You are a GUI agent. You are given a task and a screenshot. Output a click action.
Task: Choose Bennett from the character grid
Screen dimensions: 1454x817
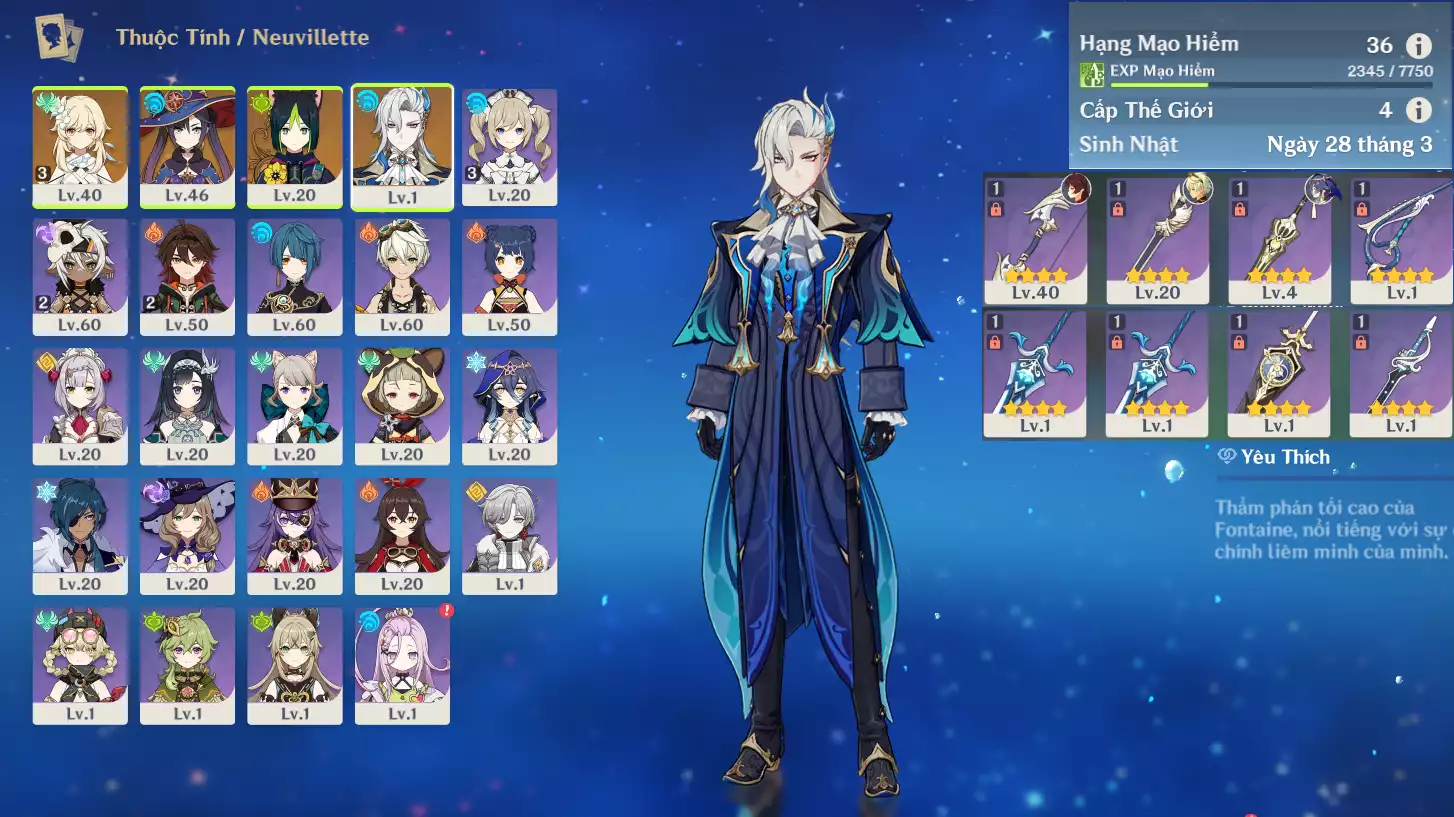tap(402, 276)
